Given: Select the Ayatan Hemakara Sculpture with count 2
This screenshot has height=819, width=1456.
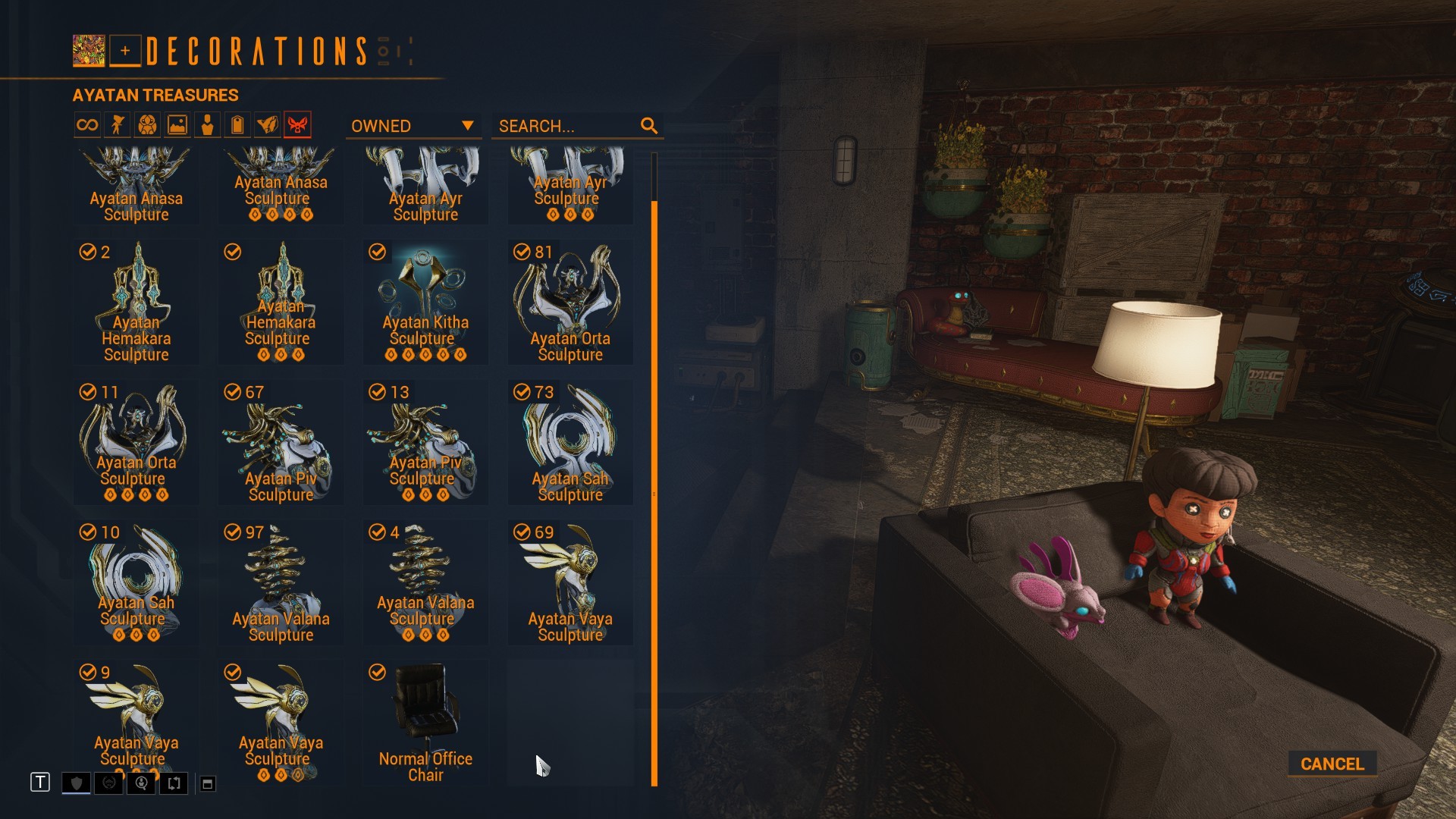Looking at the screenshot, I should pyautogui.click(x=136, y=302).
